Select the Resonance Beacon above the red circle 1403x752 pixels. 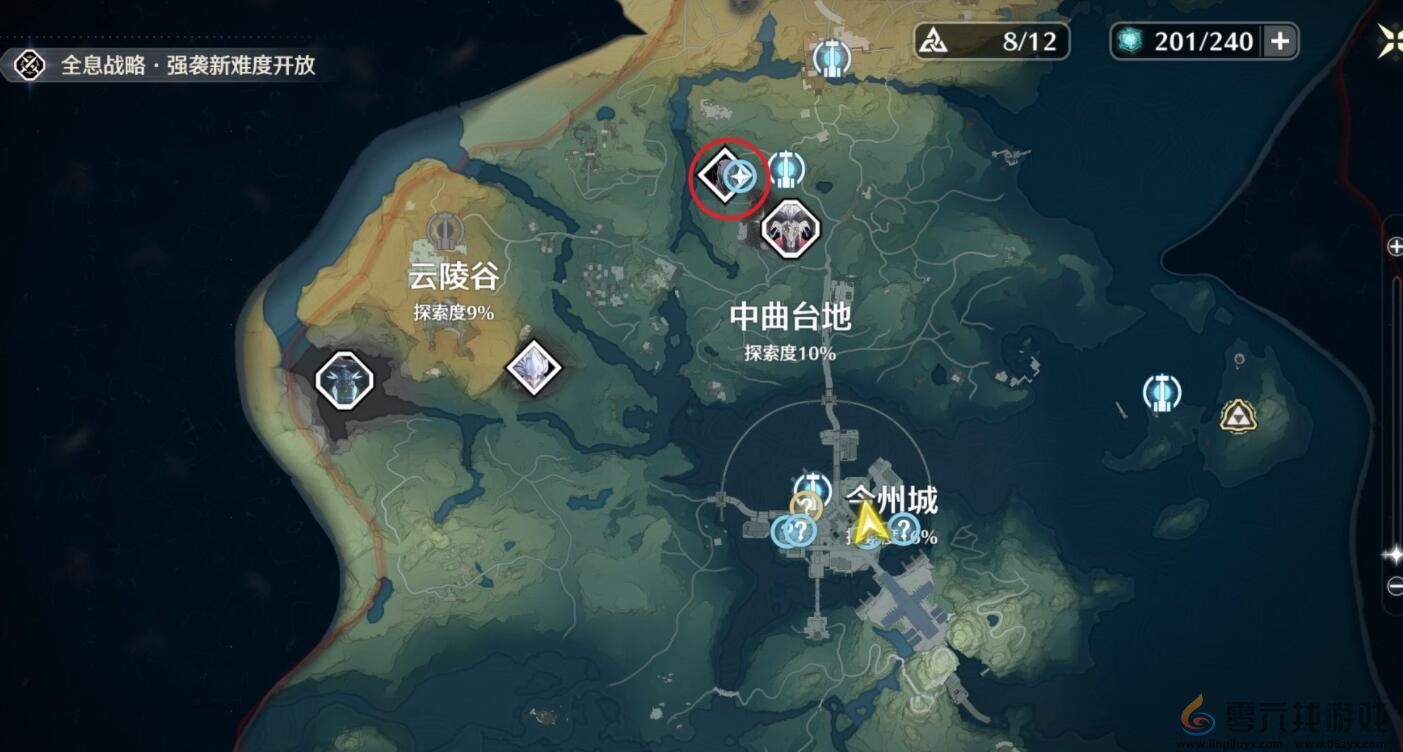pos(786,170)
